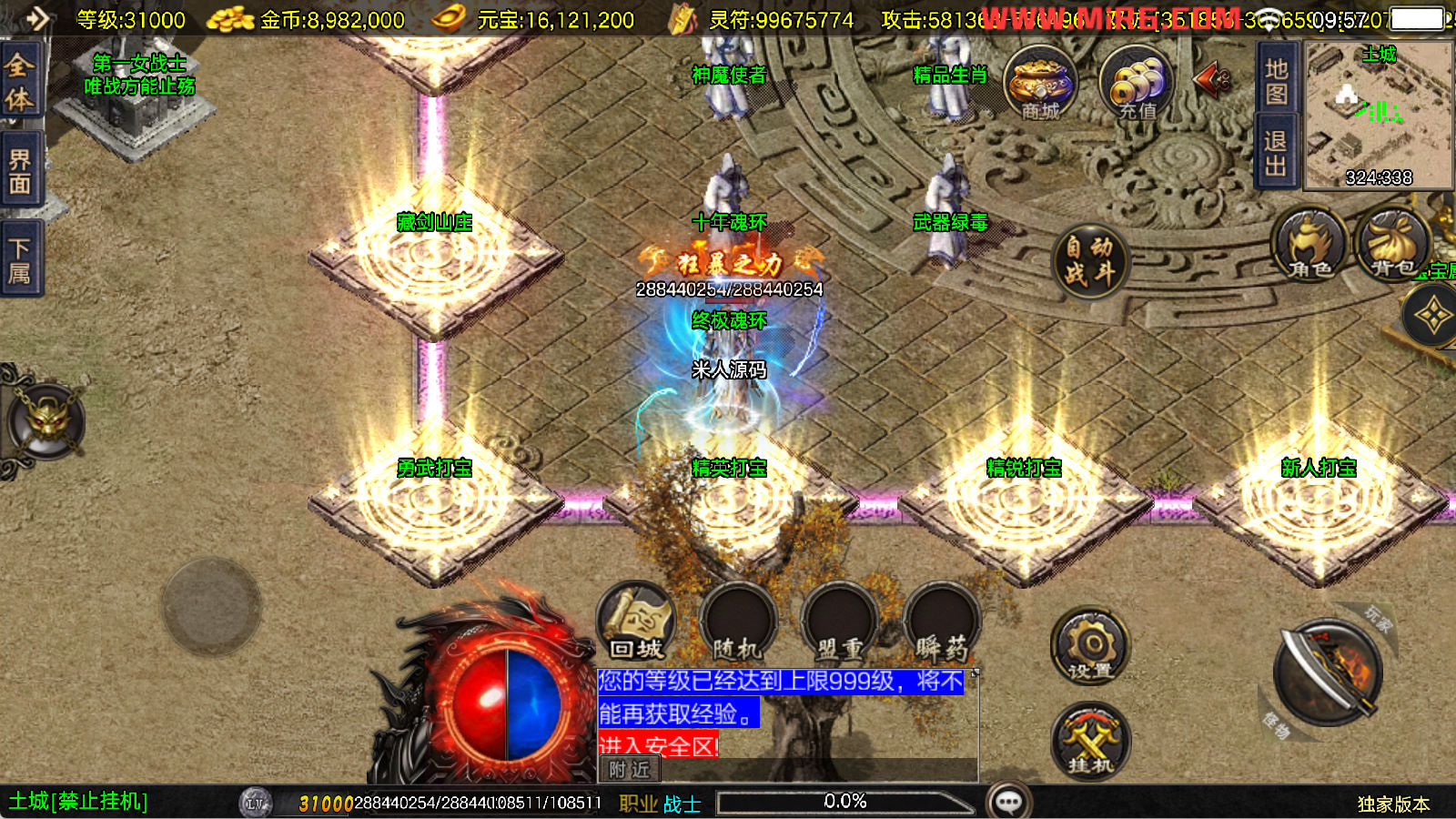Image resolution: width=1456 pixels, height=819 pixels.
Task: Use the 随机 teleport slot
Action: [x=737, y=622]
